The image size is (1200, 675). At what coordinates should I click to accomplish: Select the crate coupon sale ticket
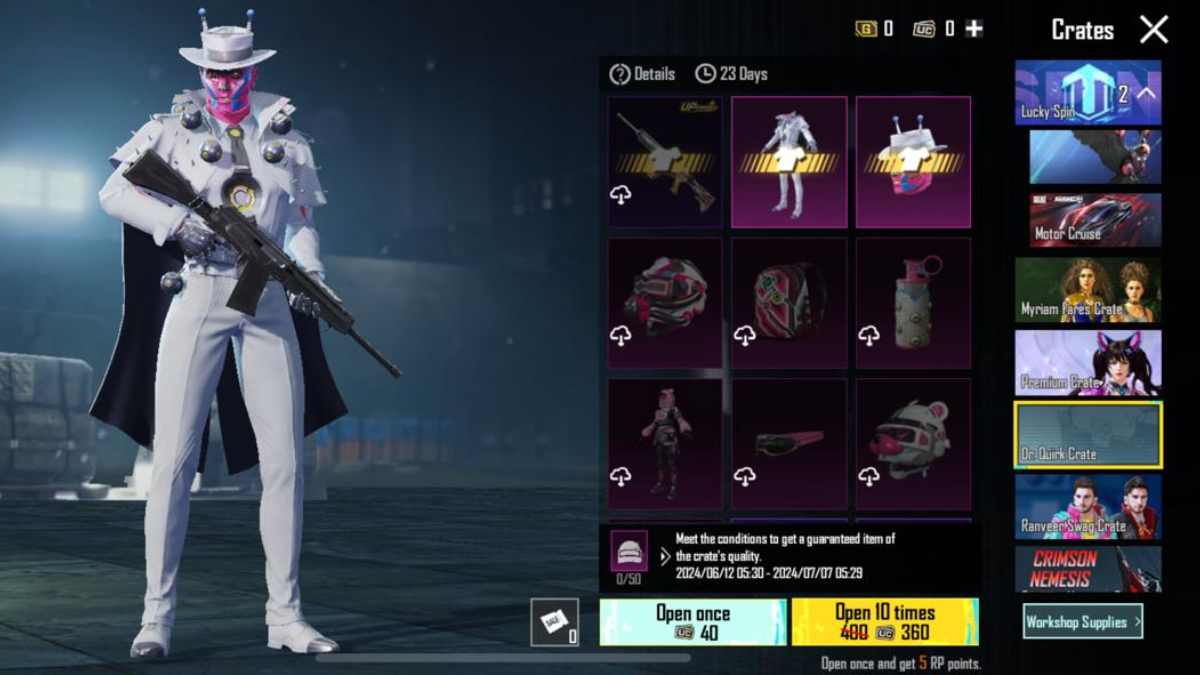(x=554, y=622)
